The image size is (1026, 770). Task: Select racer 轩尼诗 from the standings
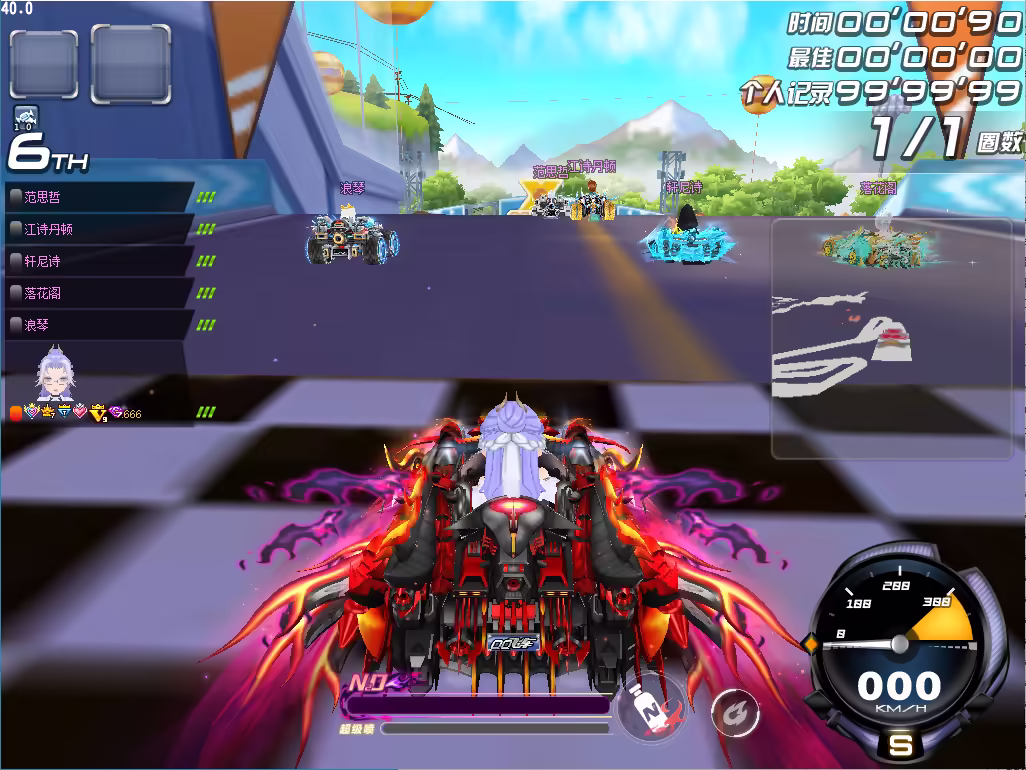[x=100, y=261]
